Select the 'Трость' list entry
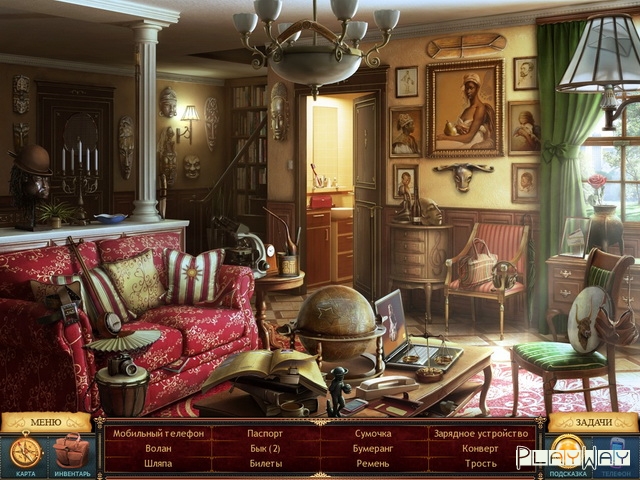This screenshot has width=640, height=480. [480, 464]
